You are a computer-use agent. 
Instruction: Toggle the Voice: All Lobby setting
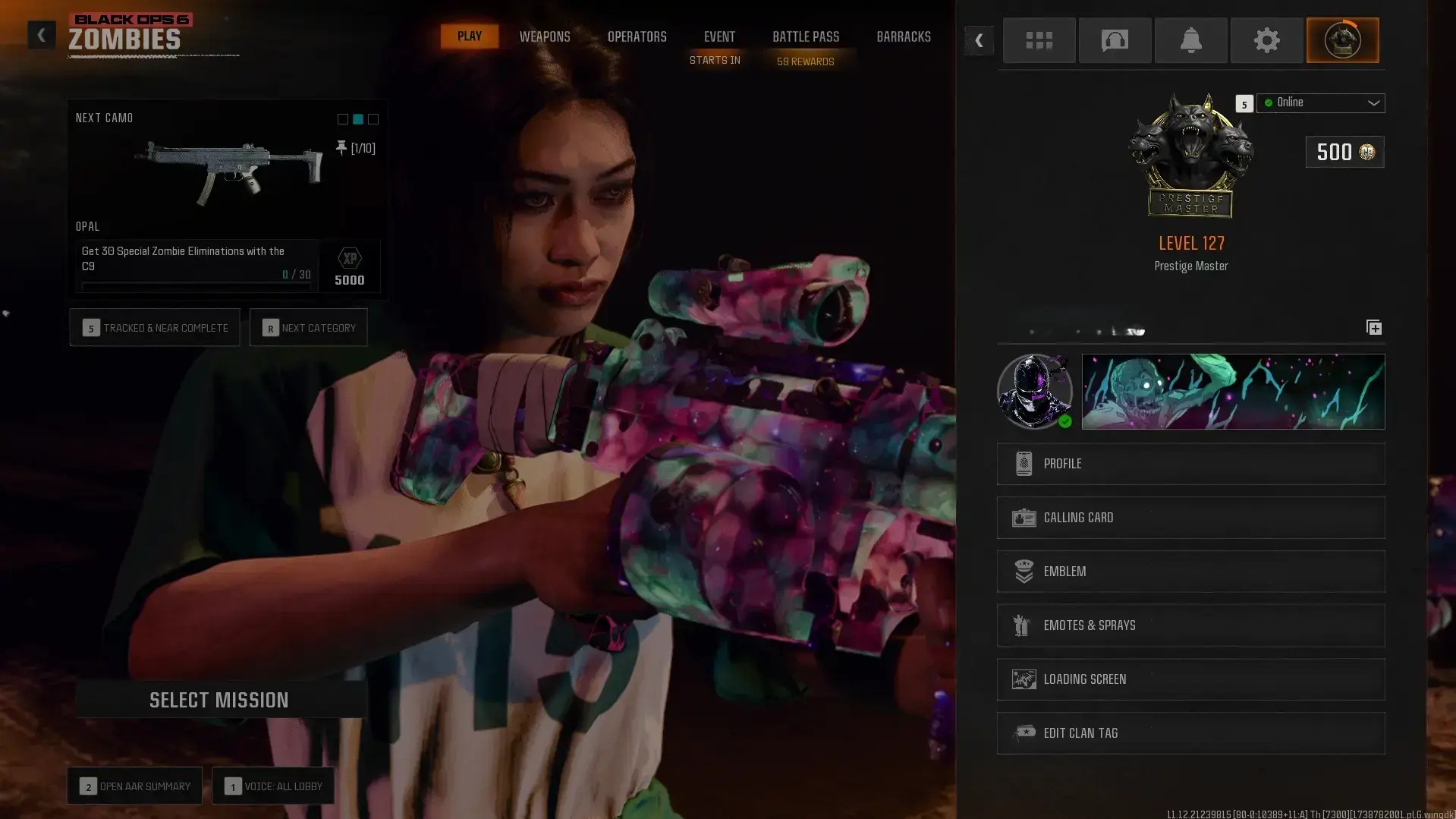(x=274, y=786)
